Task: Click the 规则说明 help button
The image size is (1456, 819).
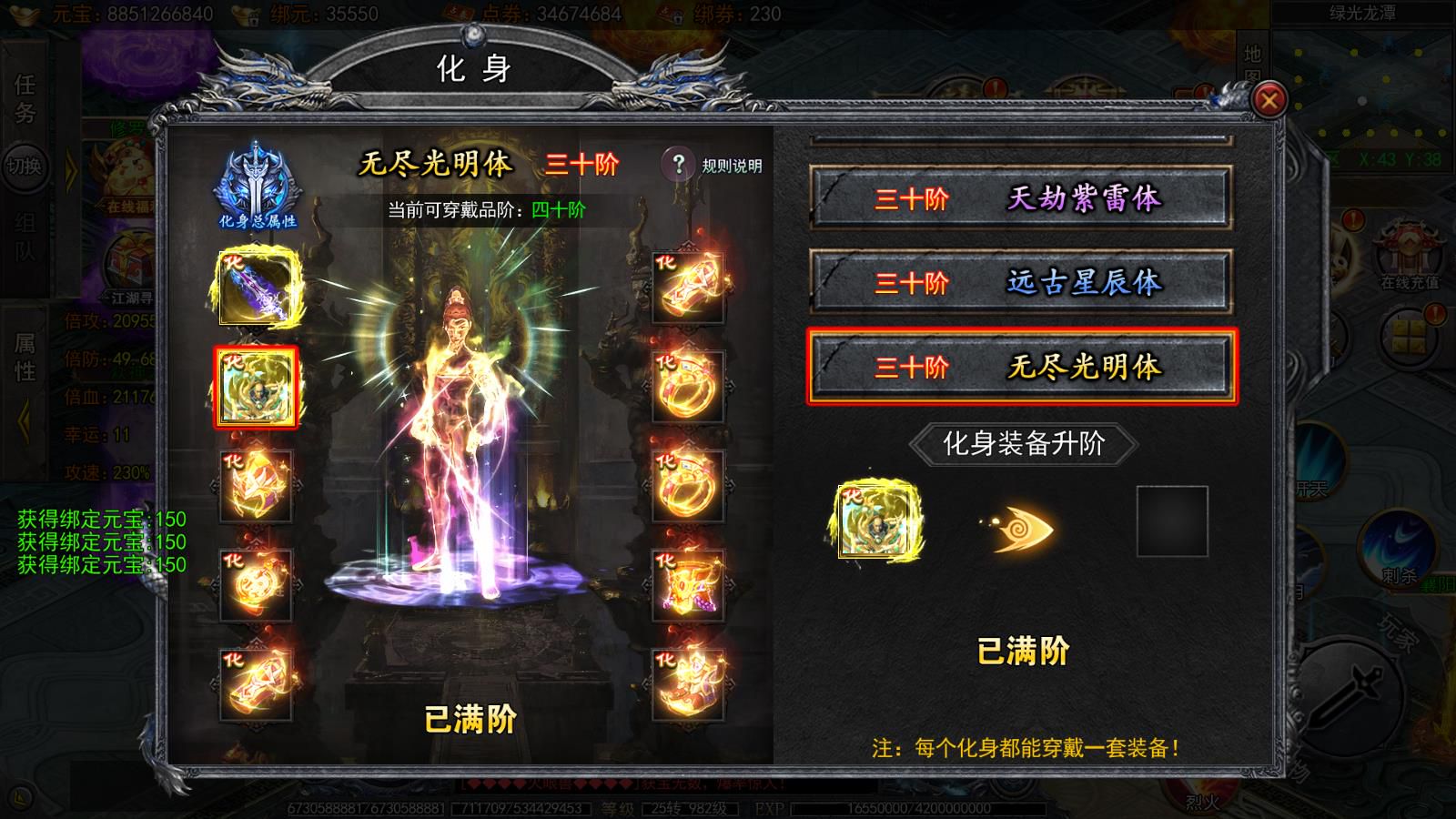Action: pyautogui.click(x=678, y=164)
